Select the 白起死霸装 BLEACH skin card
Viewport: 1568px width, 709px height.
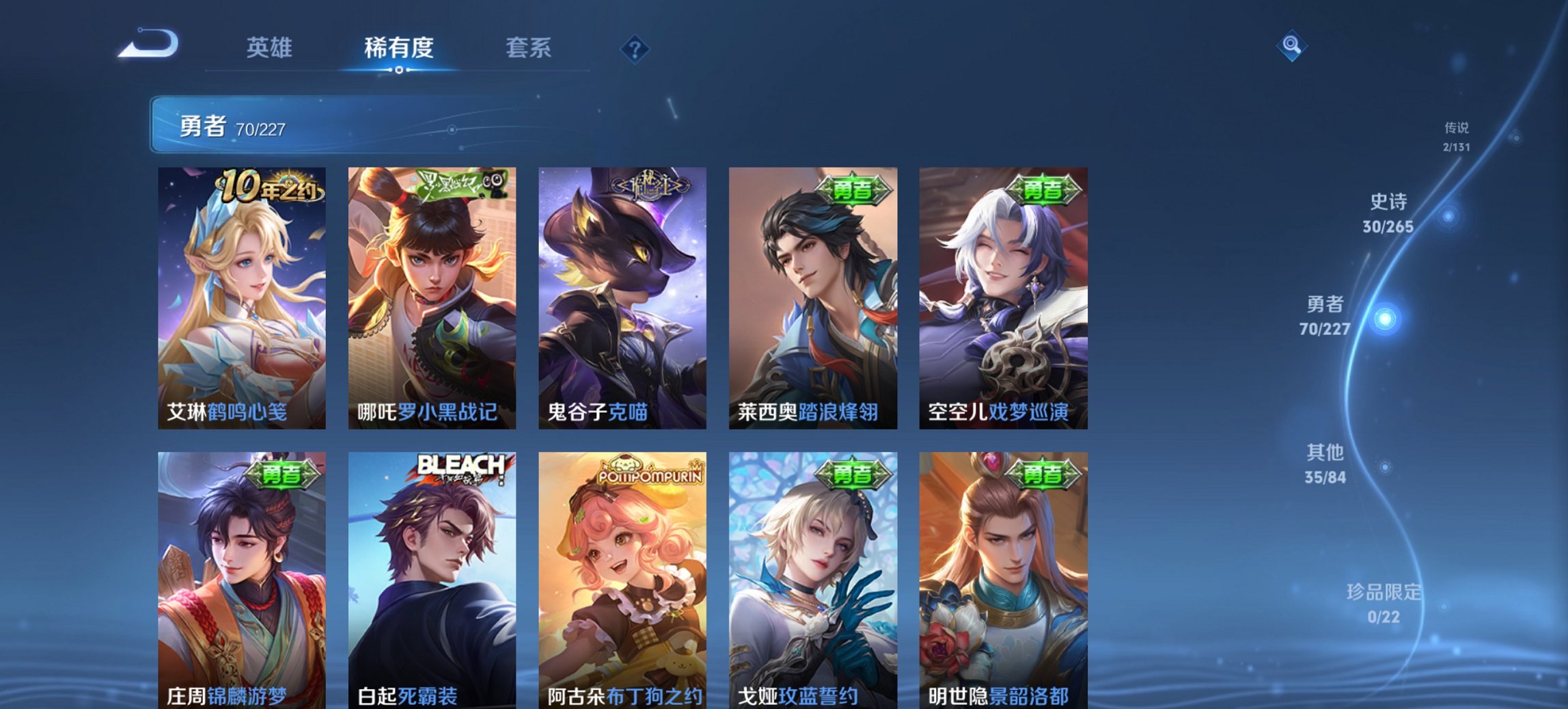pyautogui.click(x=433, y=581)
